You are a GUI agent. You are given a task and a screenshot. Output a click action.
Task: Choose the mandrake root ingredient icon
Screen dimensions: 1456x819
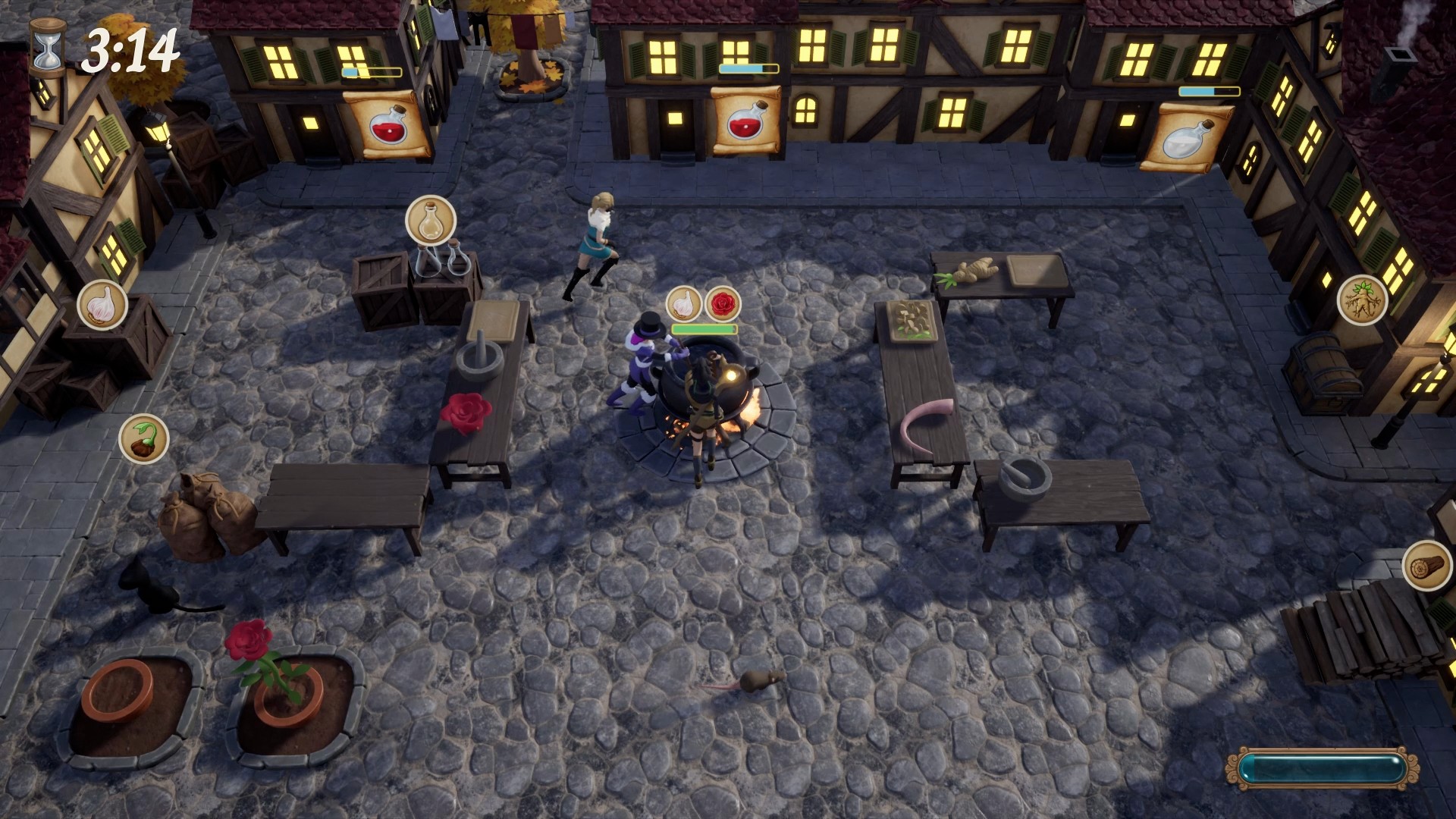[1362, 300]
